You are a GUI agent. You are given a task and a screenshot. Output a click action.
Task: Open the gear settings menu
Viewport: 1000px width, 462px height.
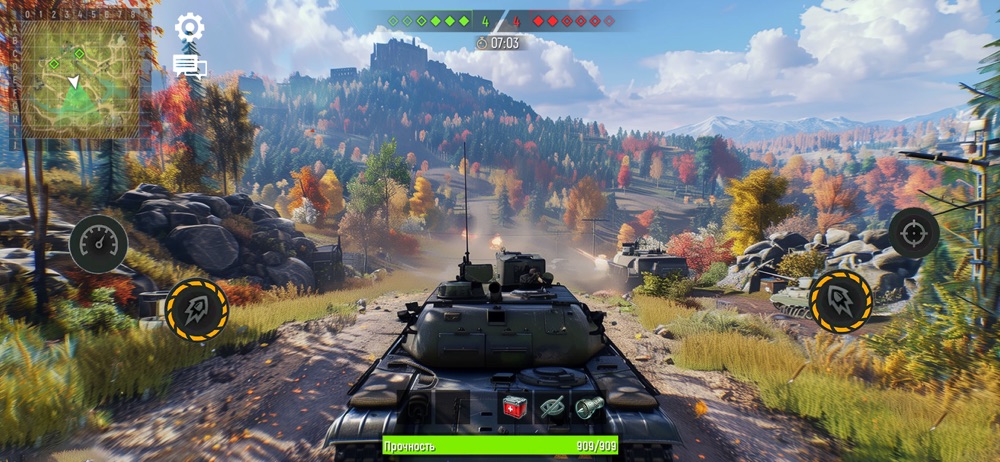pos(189,27)
